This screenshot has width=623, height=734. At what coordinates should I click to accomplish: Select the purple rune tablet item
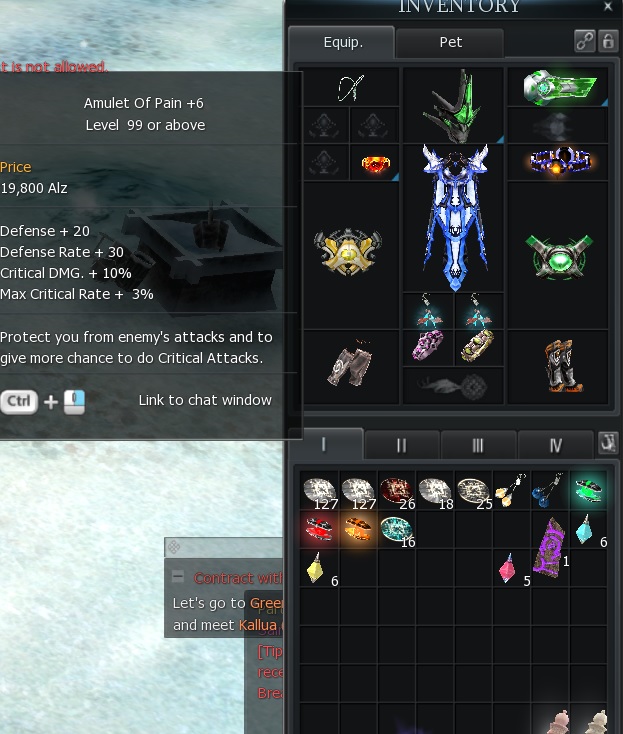[x=549, y=548]
